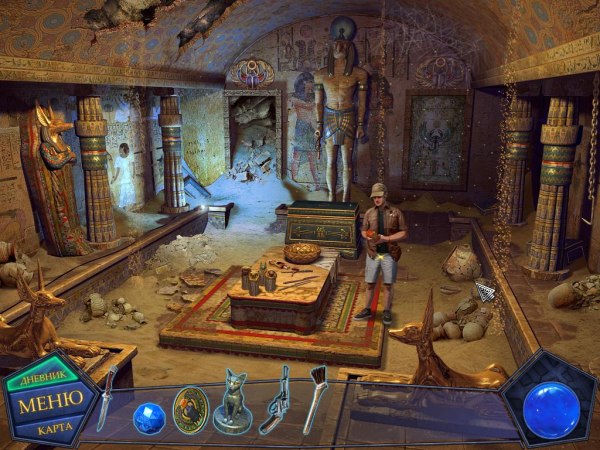Pick the blue gemstone from inventory
This screenshot has height=450, width=600.
coord(149,416)
